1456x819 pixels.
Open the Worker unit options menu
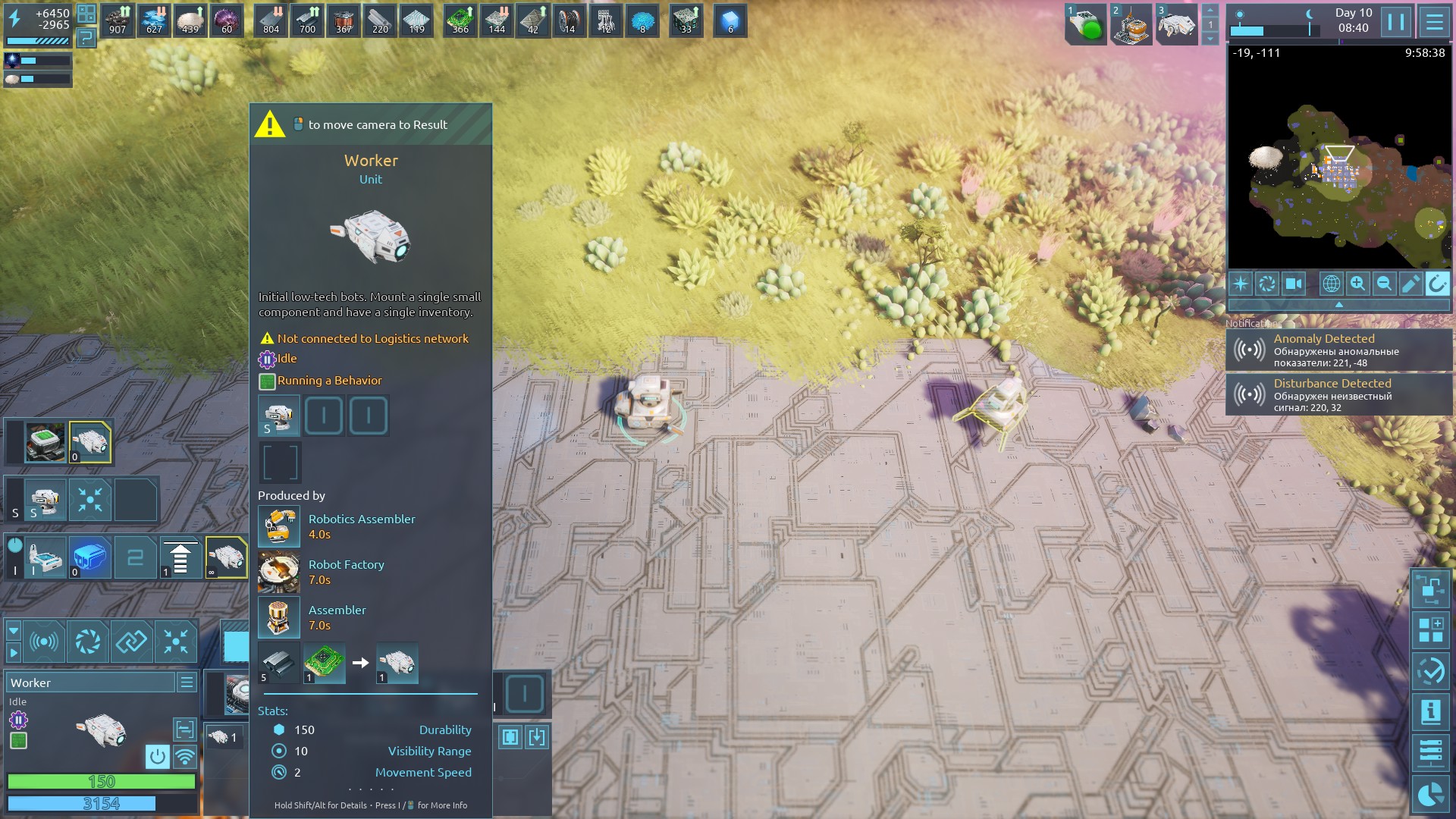tap(187, 682)
